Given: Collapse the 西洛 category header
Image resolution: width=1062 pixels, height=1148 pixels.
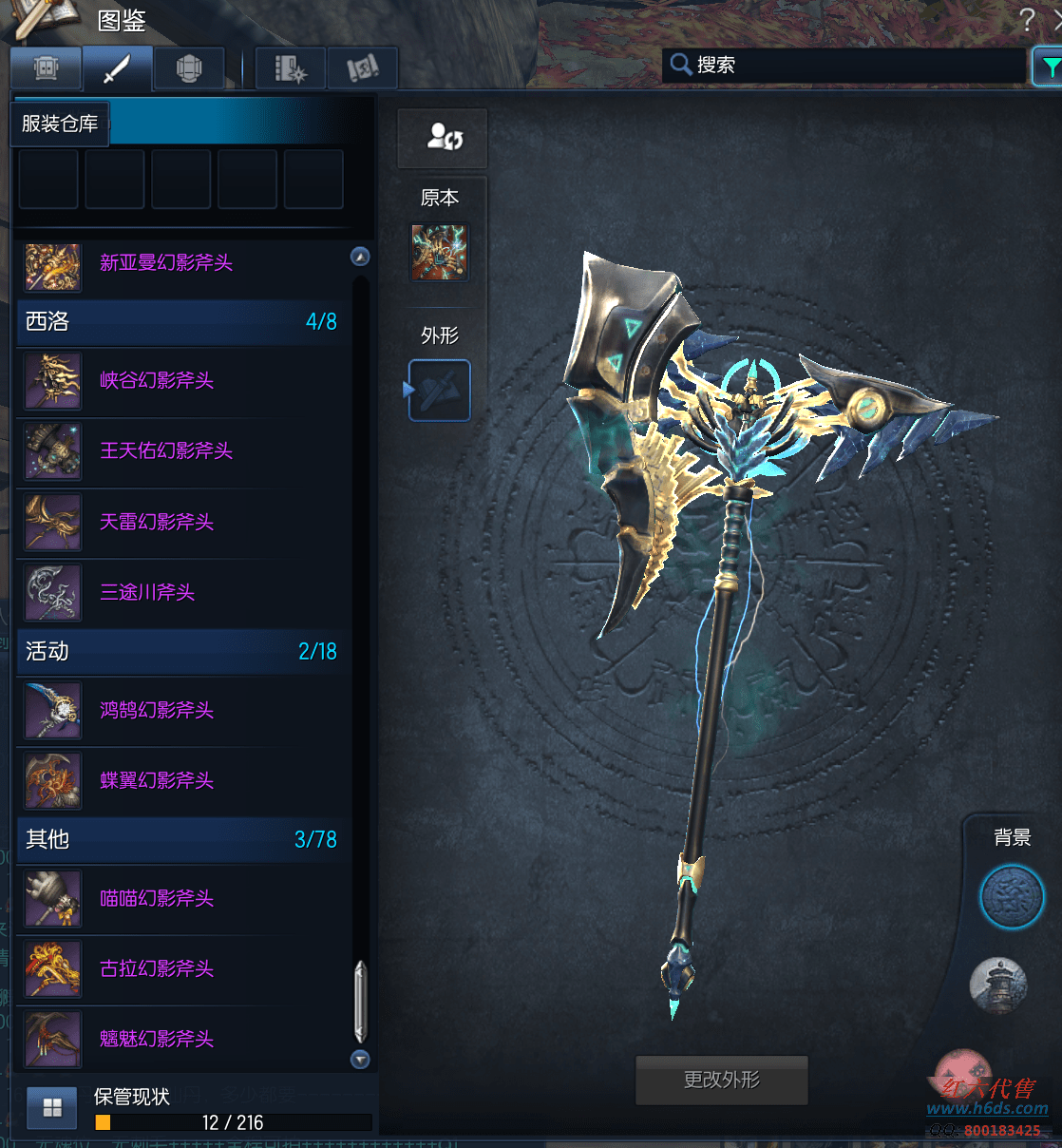Looking at the screenshot, I should point(180,321).
